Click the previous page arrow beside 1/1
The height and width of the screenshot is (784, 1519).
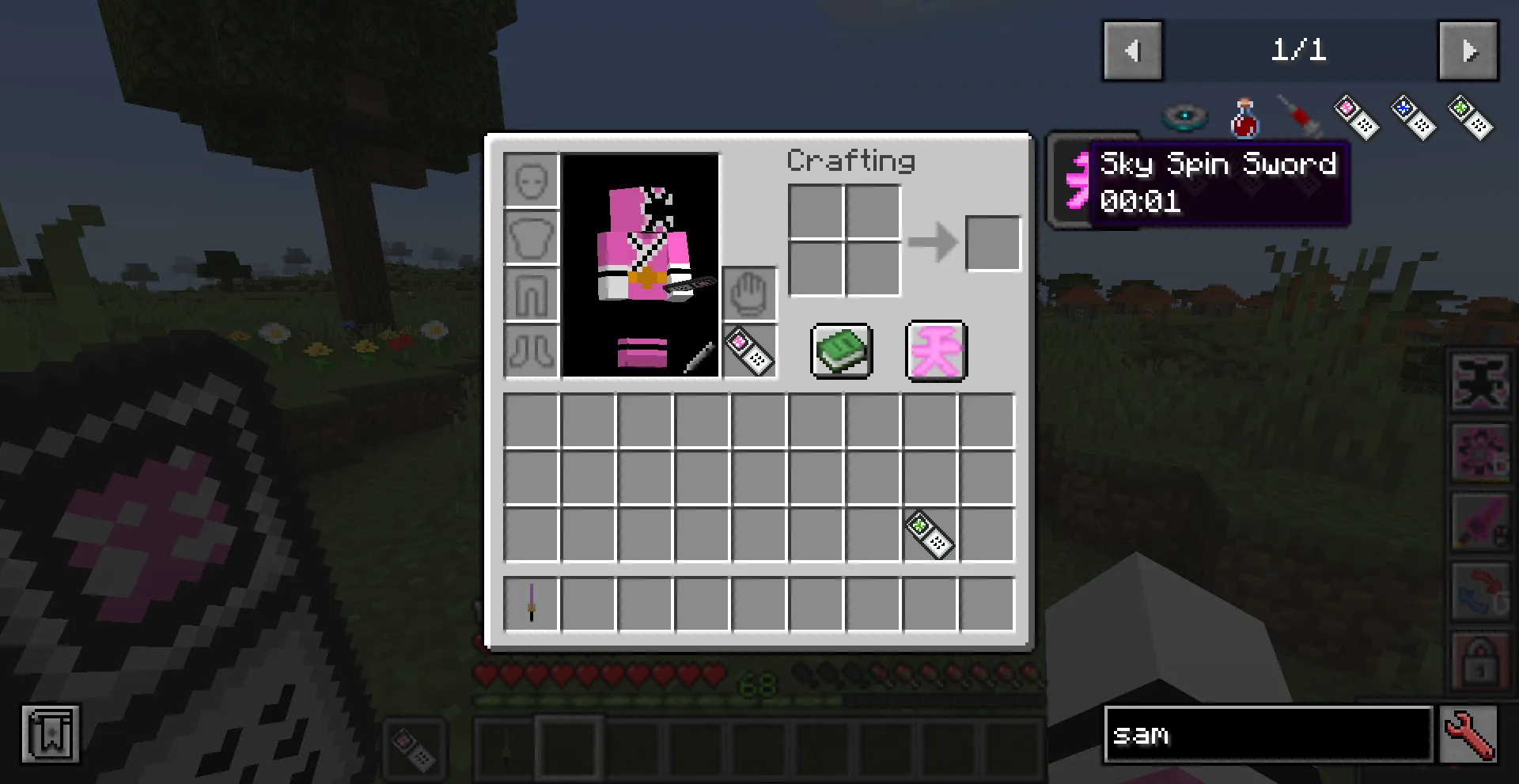point(1132,51)
